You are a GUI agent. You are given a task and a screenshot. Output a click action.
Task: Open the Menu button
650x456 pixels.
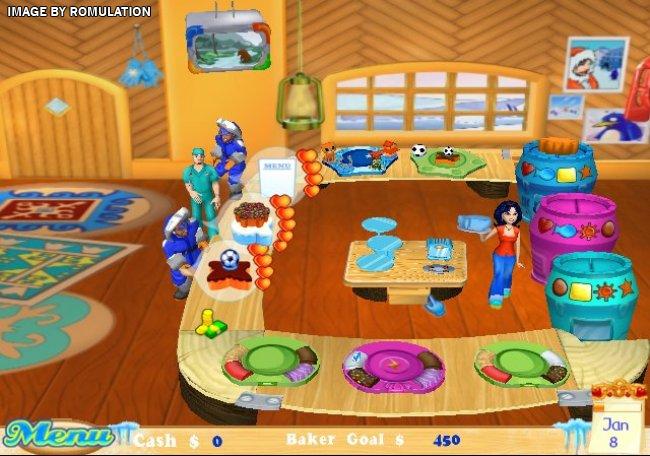pyautogui.click(x=57, y=435)
